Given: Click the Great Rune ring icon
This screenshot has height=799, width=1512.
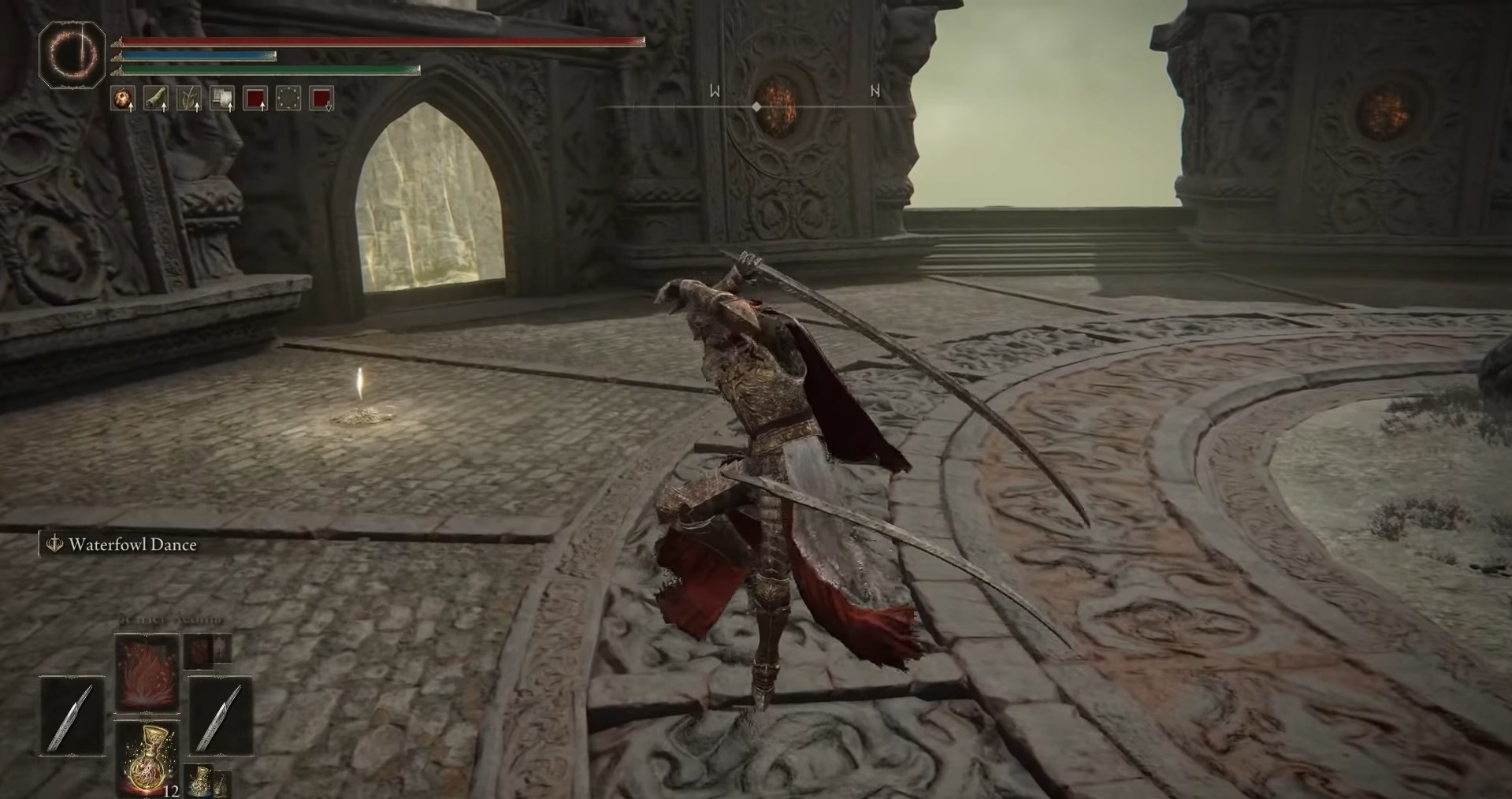Looking at the screenshot, I should 72,54.
